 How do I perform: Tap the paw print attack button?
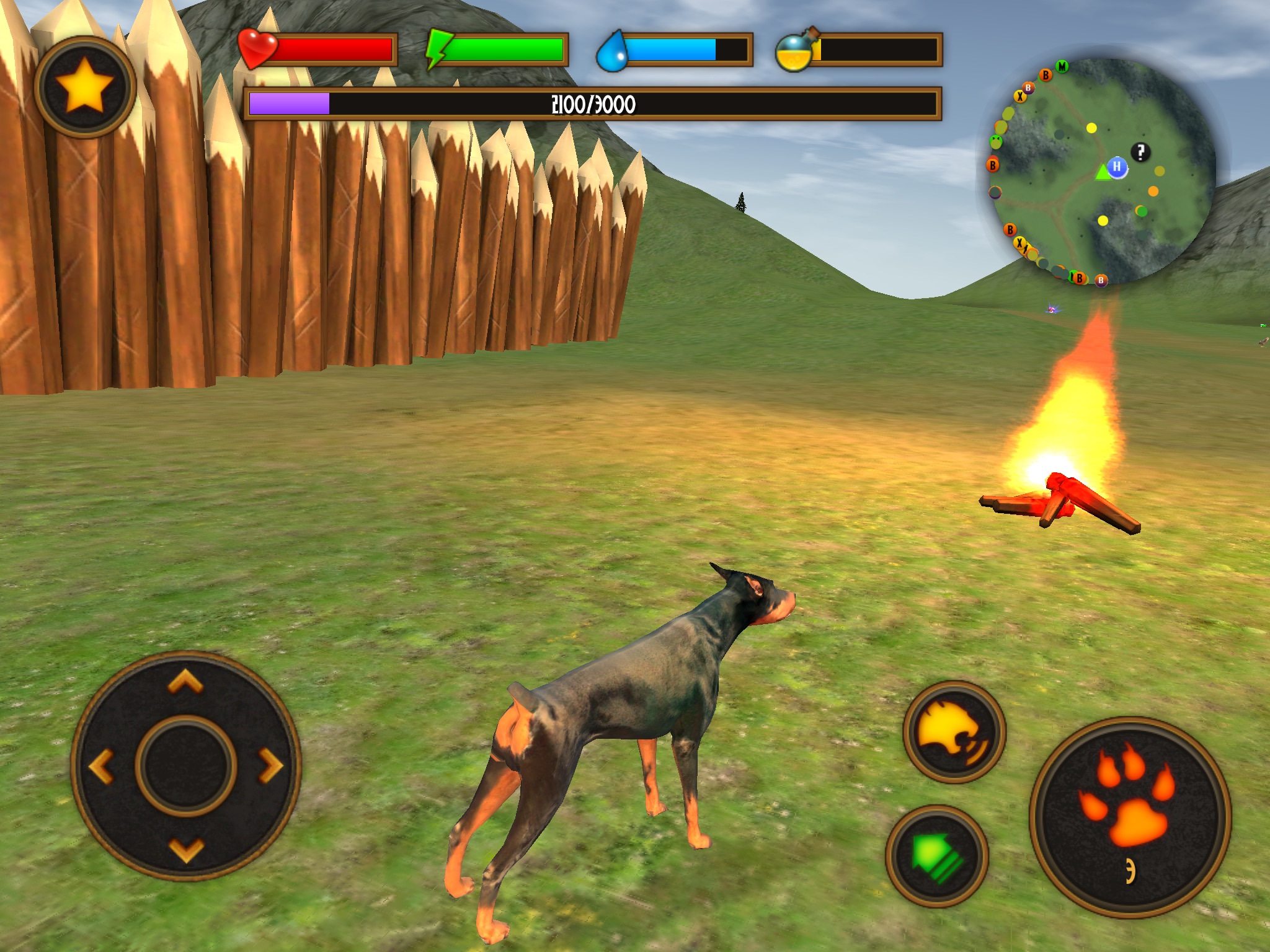(1130, 816)
